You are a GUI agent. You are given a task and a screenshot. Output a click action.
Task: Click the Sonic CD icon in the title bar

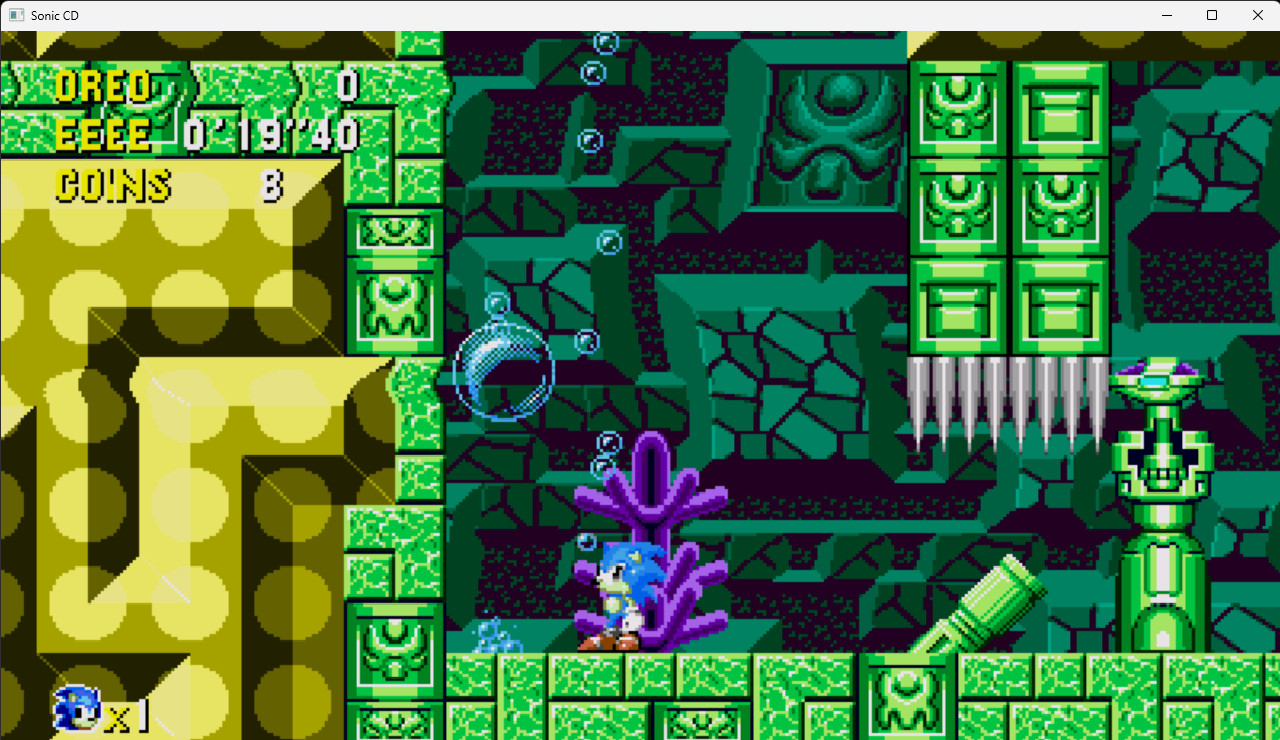point(14,15)
